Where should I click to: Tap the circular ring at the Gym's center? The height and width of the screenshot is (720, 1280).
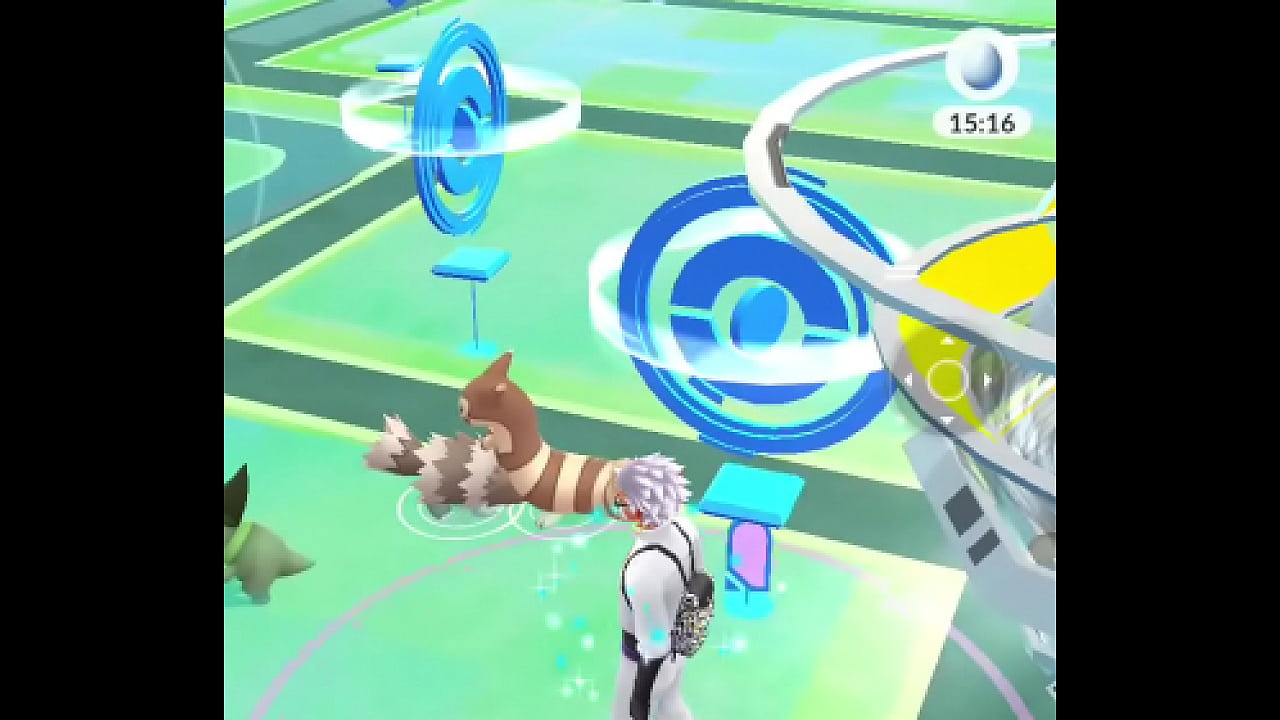(x=945, y=378)
